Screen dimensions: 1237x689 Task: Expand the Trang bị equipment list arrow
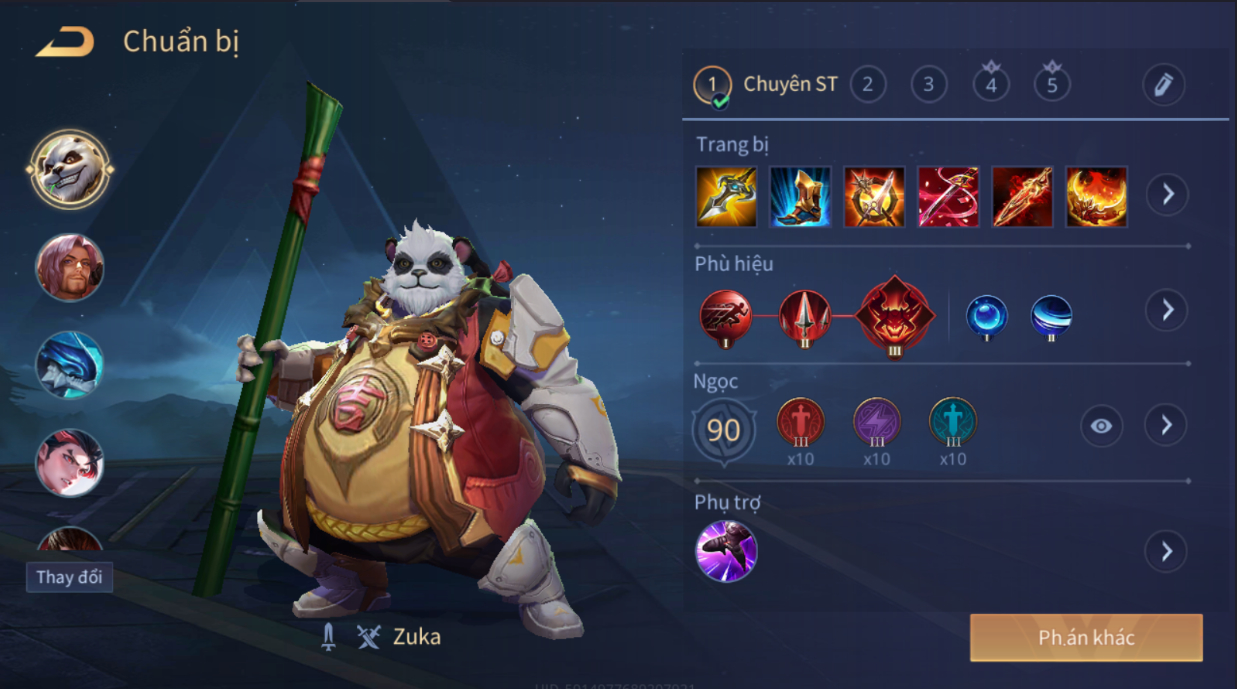(1167, 195)
